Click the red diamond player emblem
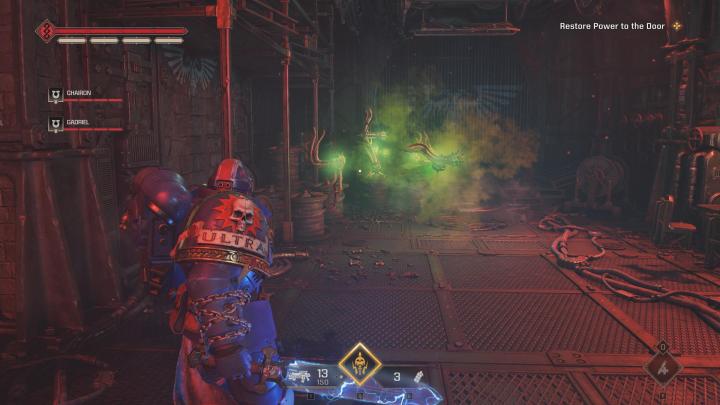 click(x=46, y=30)
